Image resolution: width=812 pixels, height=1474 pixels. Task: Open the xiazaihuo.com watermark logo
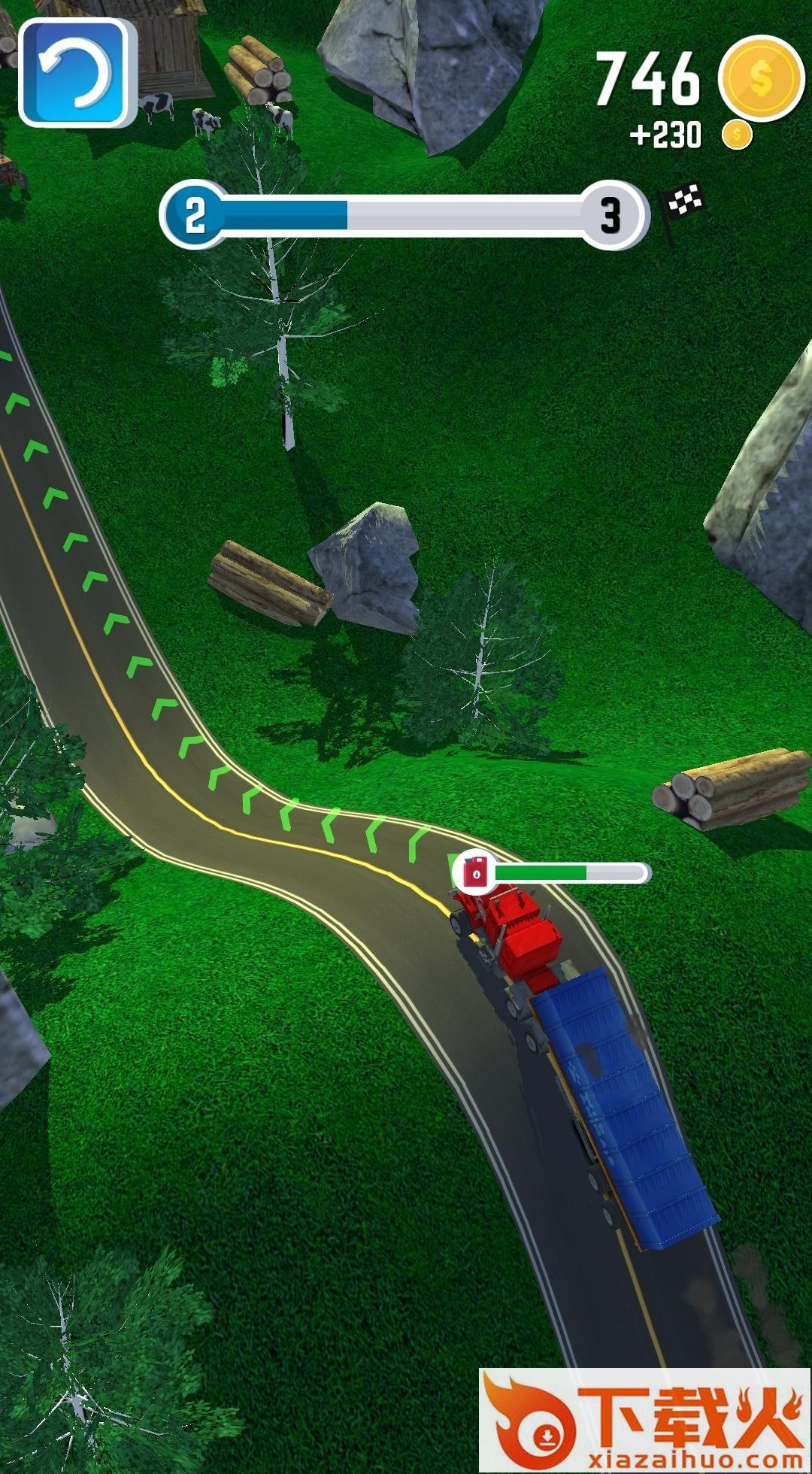(644, 1420)
